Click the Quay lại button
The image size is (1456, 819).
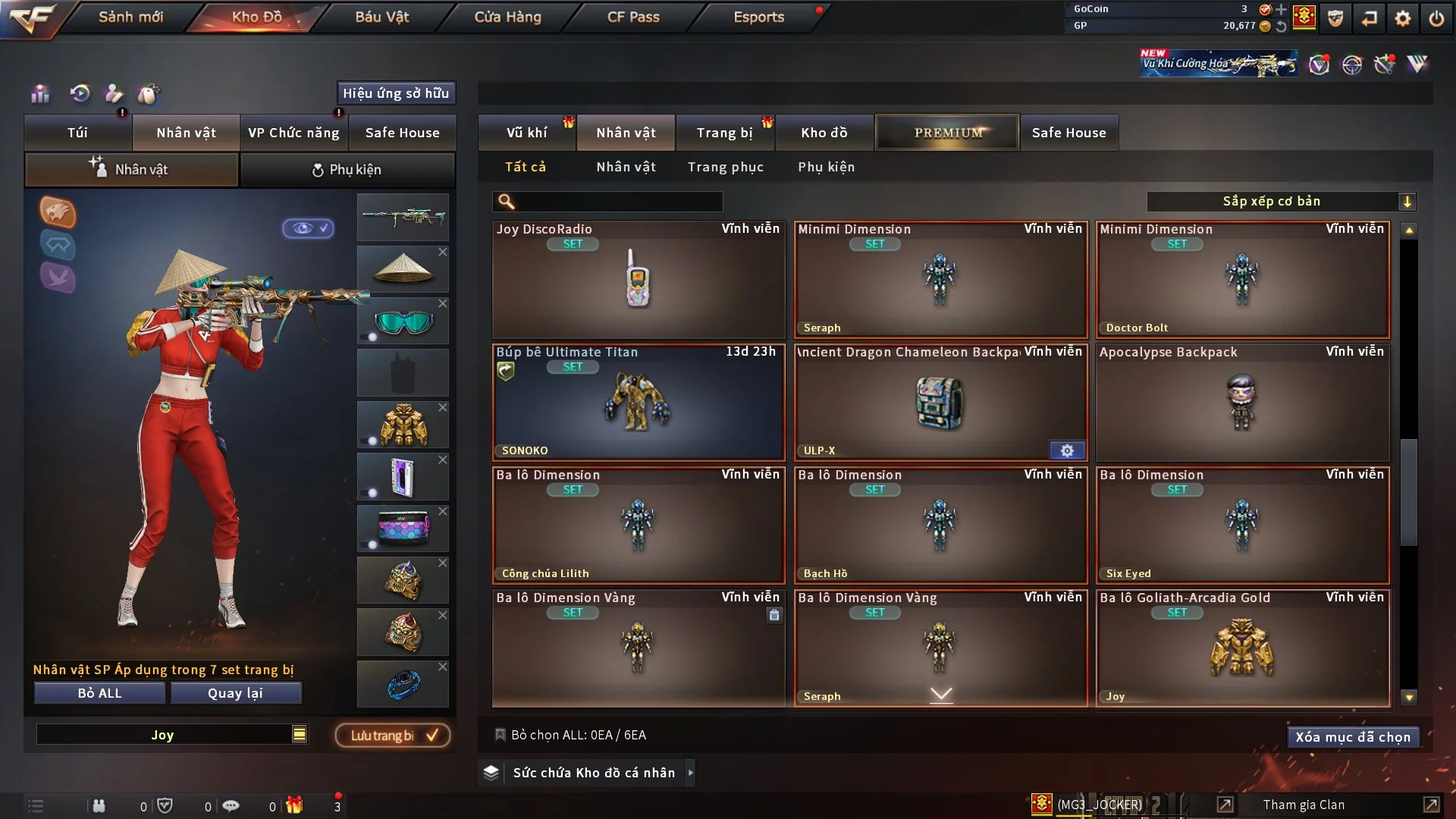point(235,693)
